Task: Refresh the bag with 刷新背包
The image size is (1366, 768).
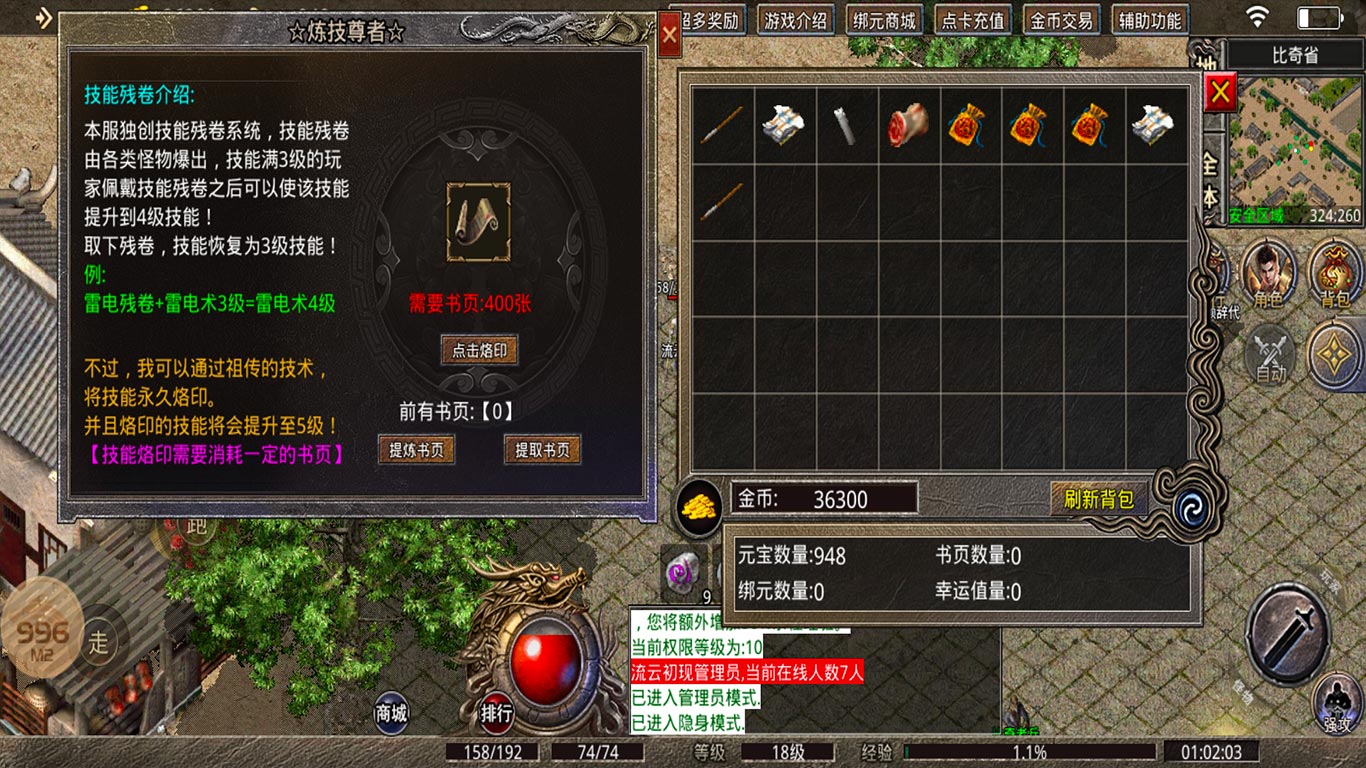Action: 1099,498
